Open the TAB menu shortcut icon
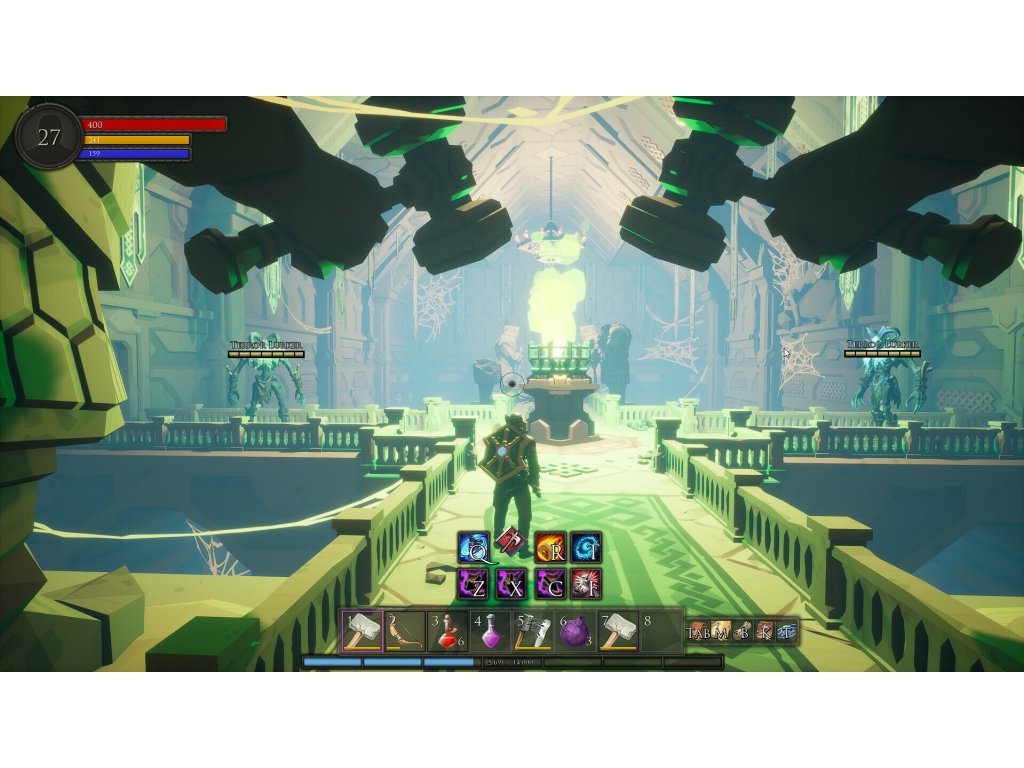 tap(698, 631)
